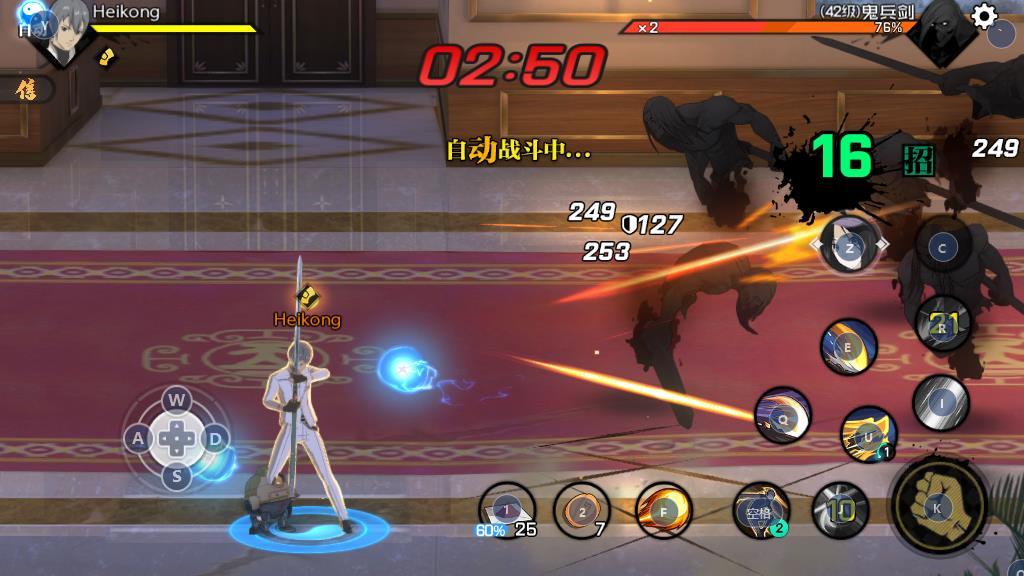Move left with the D-pad A button
1024x576 pixels.
tap(139, 438)
